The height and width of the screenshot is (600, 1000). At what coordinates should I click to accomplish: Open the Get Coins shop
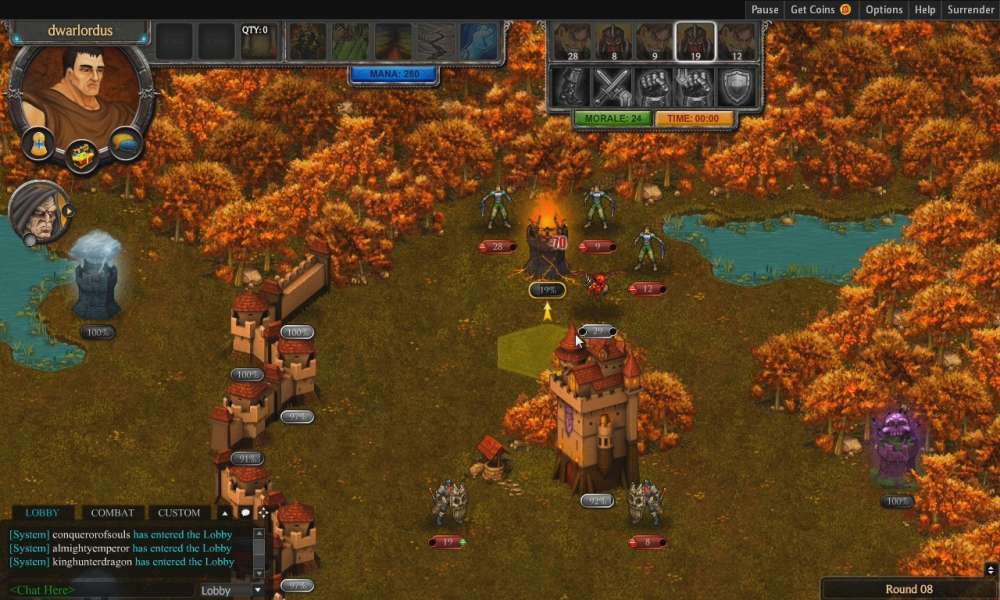[820, 10]
